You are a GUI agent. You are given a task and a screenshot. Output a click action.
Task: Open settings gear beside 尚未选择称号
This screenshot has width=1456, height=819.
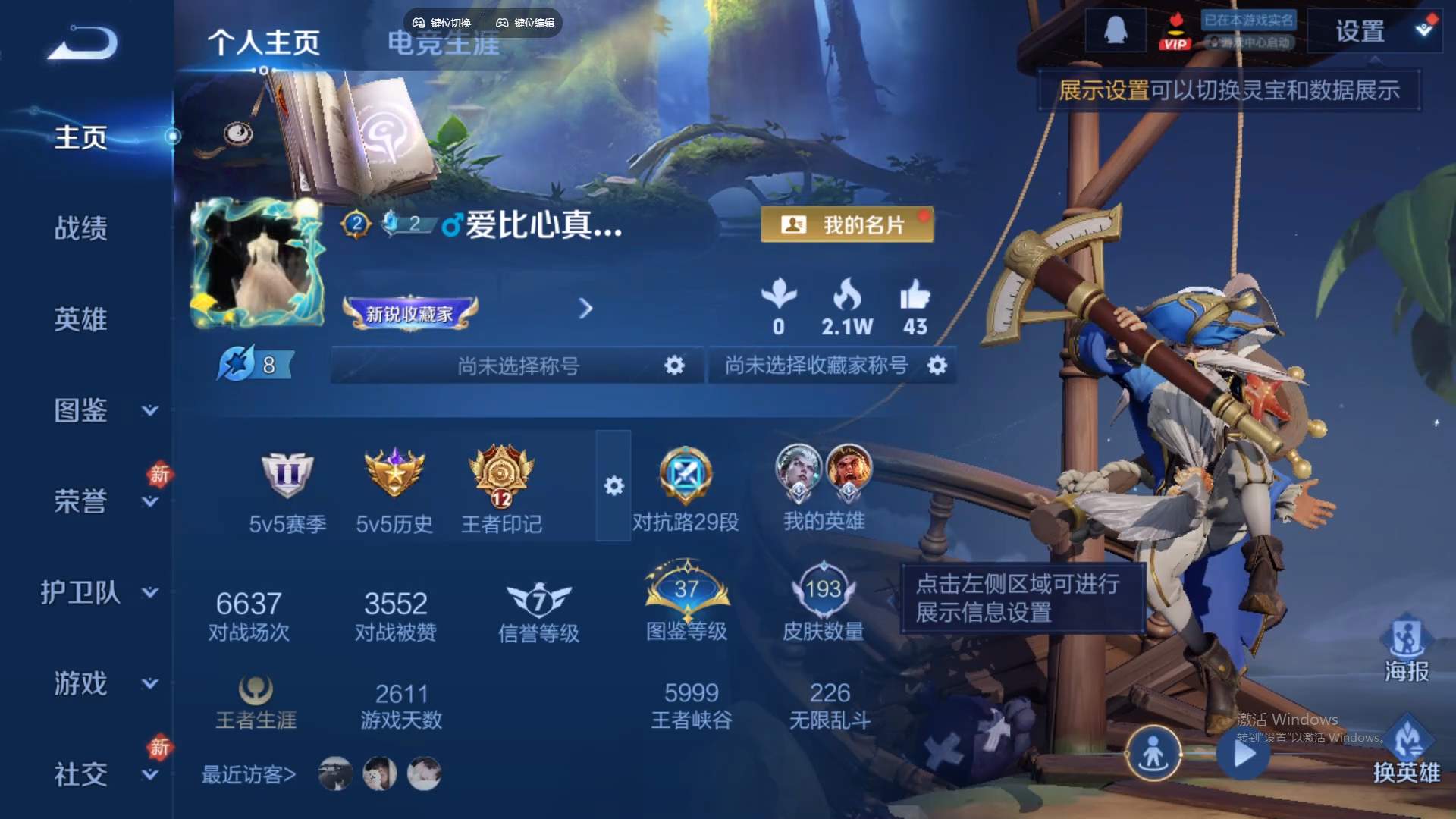[673, 366]
